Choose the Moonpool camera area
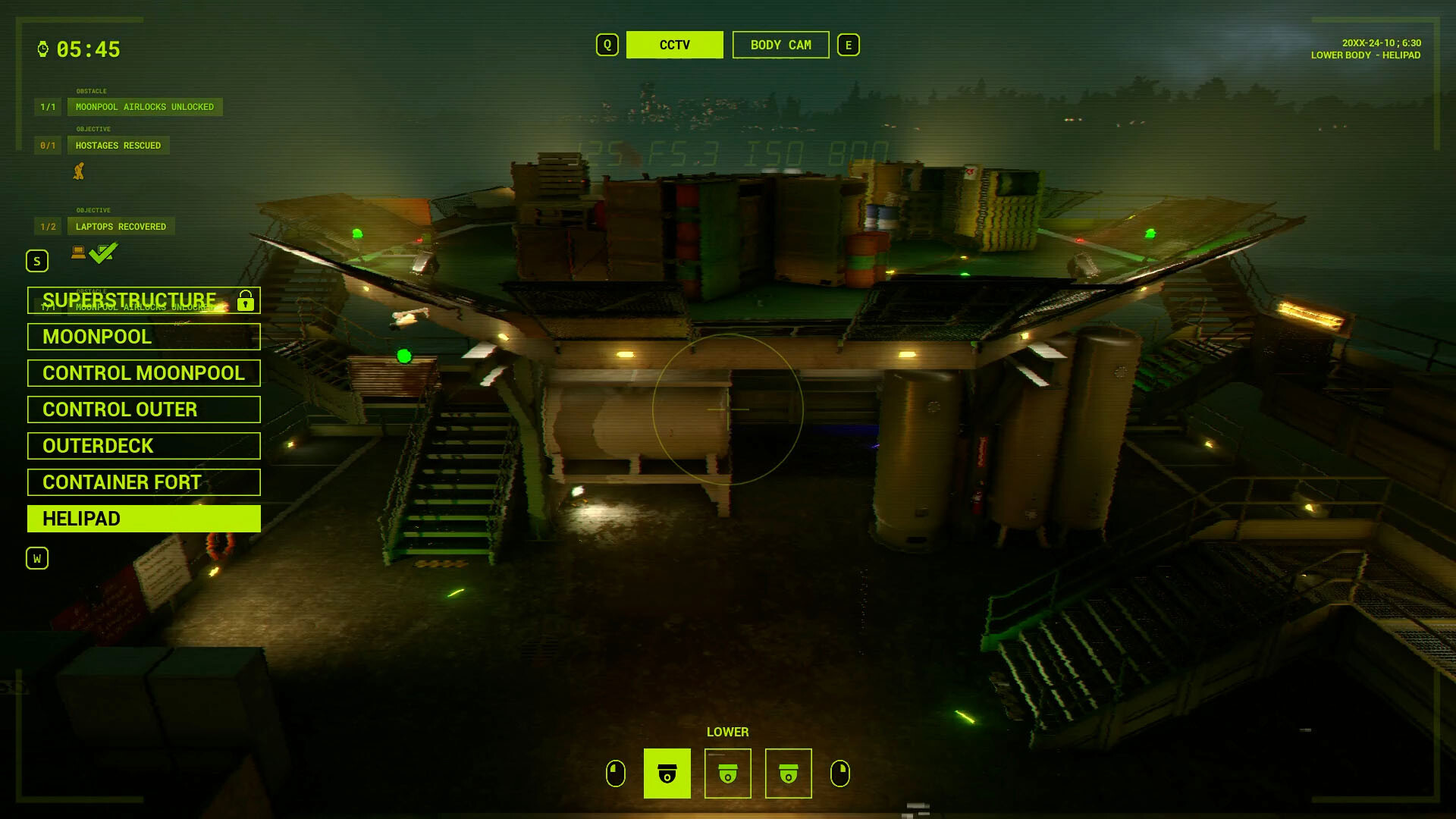1456x819 pixels. pyautogui.click(x=143, y=337)
